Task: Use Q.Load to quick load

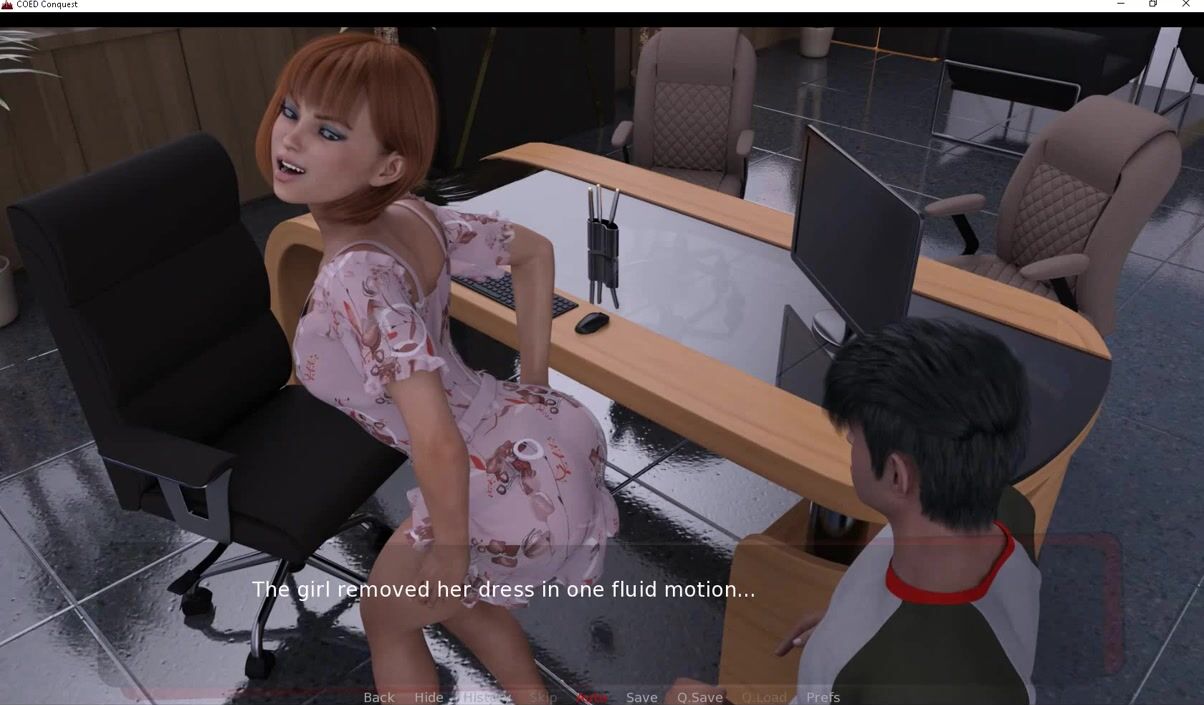Action: pyautogui.click(x=764, y=697)
